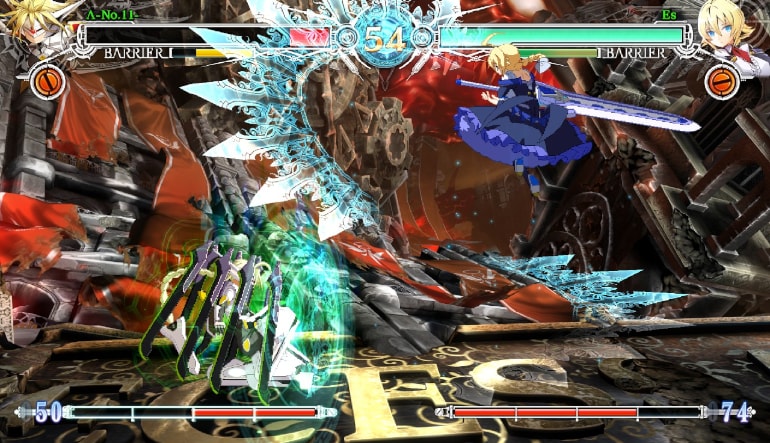Activate the orange Overdrive icon under A-No.11
The height and width of the screenshot is (443, 770).
point(46,81)
